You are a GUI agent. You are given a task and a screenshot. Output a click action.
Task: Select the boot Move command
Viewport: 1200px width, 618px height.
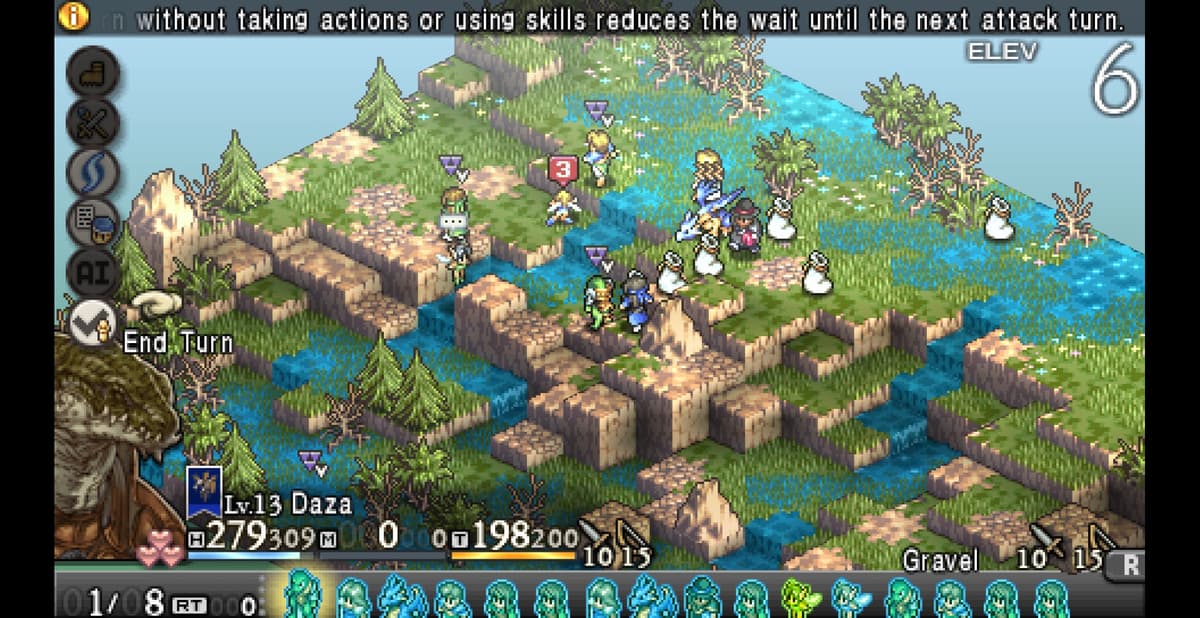(x=93, y=72)
